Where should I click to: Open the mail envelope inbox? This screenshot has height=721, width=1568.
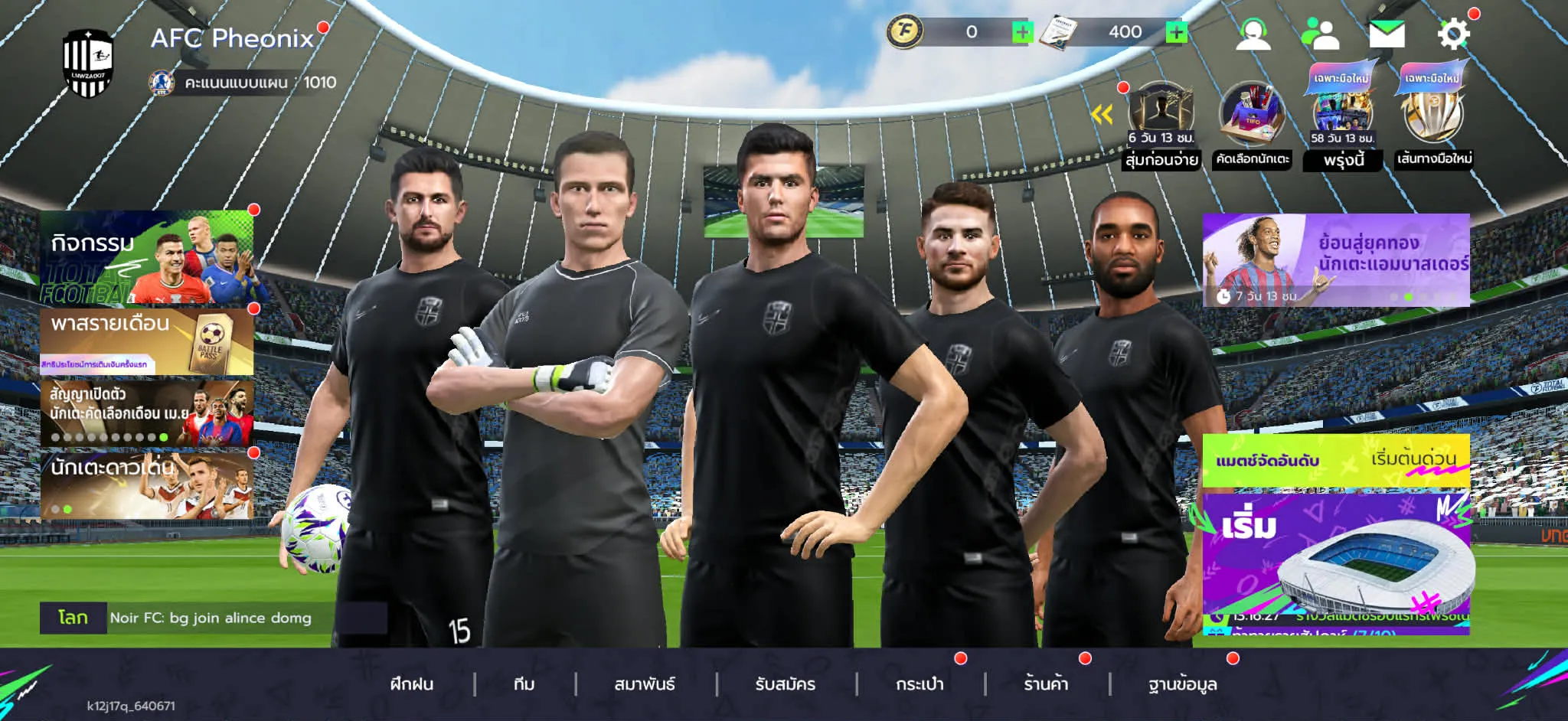click(1387, 34)
